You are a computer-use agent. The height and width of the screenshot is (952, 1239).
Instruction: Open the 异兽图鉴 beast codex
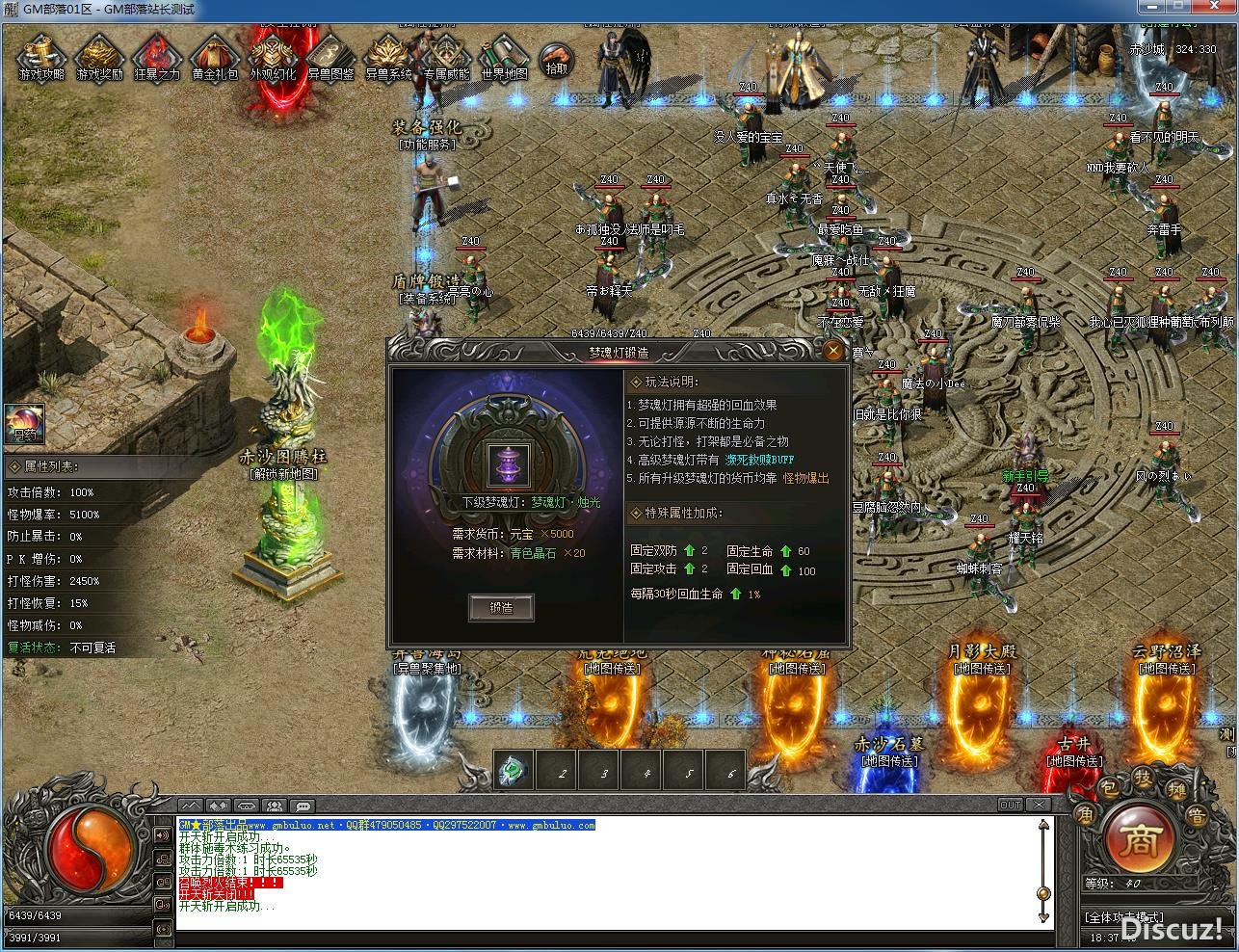pos(330,58)
